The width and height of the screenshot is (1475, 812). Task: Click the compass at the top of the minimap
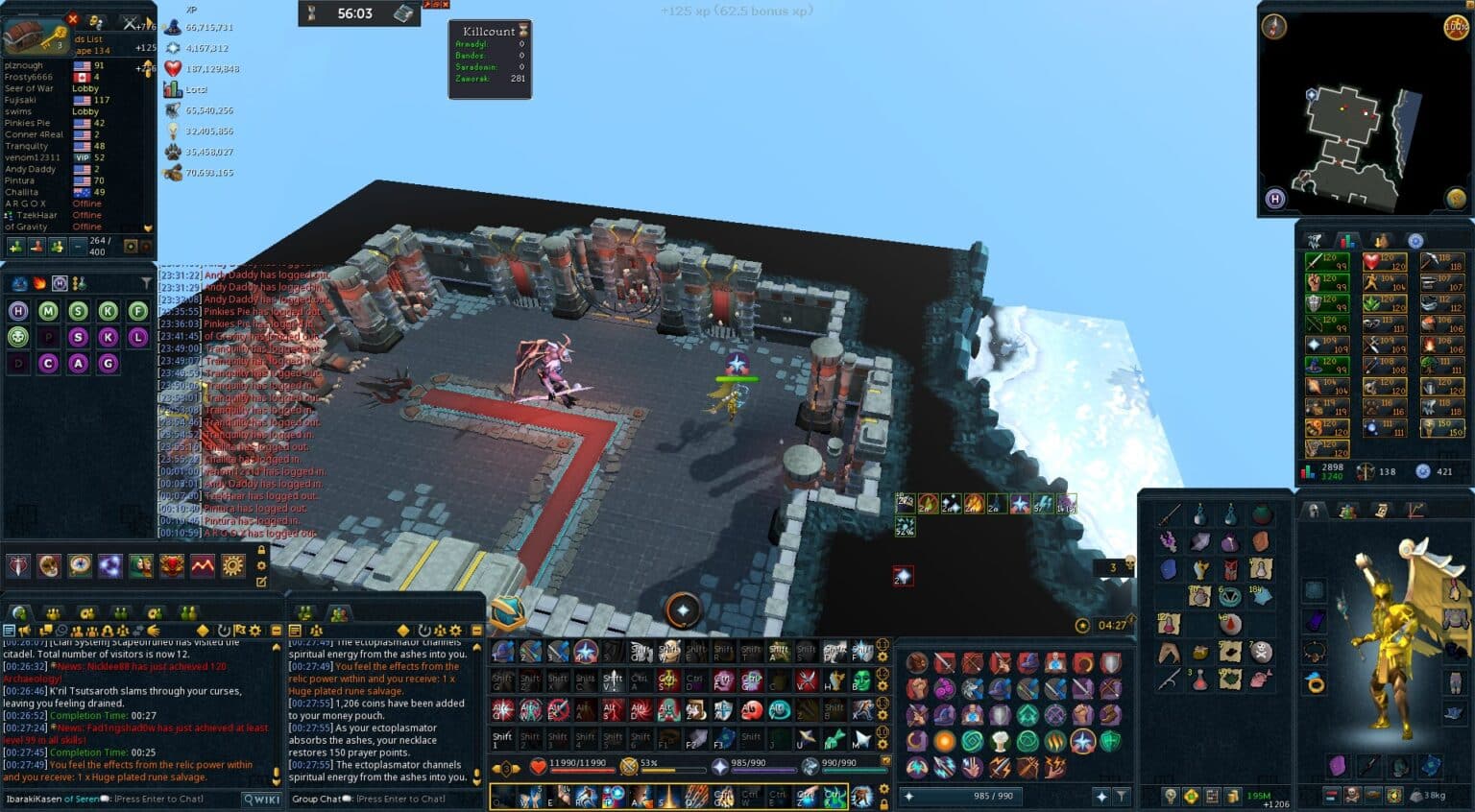pos(1274,27)
